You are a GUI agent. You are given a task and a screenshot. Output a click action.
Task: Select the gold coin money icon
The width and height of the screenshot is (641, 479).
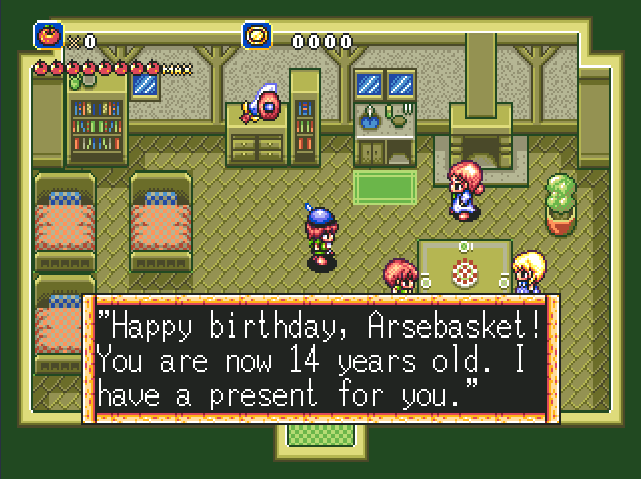click(257, 36)
